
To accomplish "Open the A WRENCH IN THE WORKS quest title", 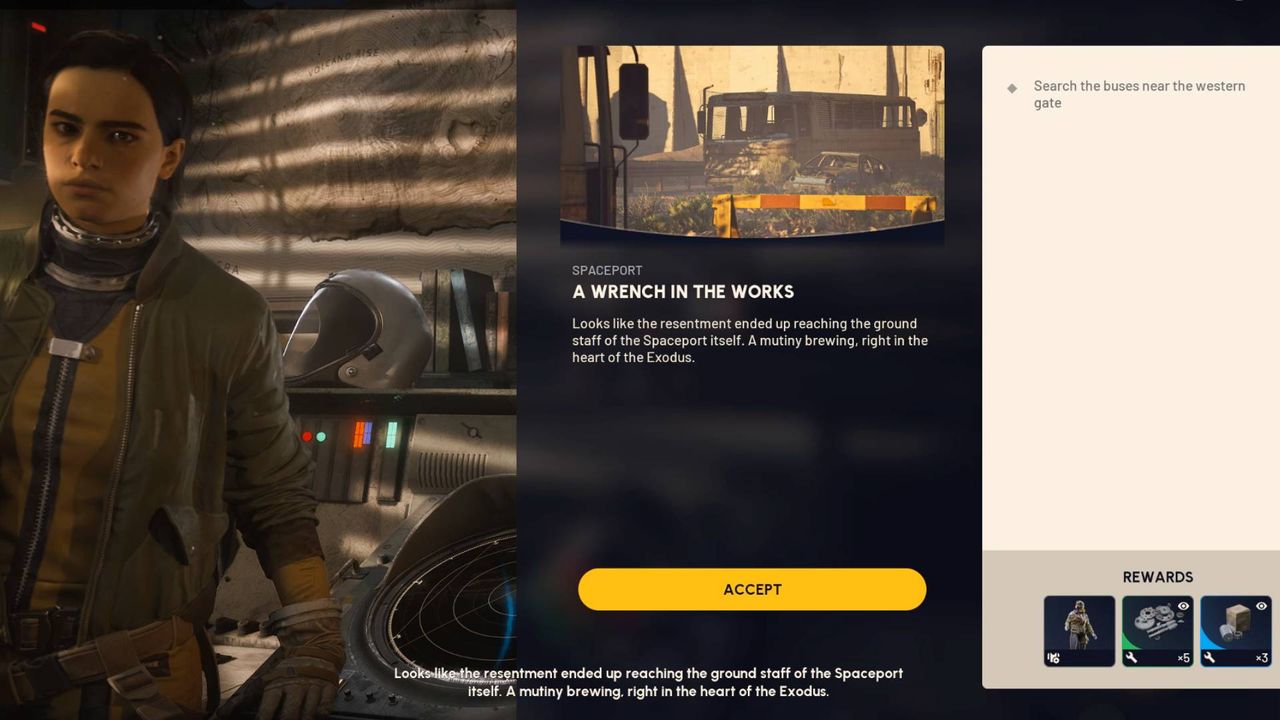I will coord(683,292).
